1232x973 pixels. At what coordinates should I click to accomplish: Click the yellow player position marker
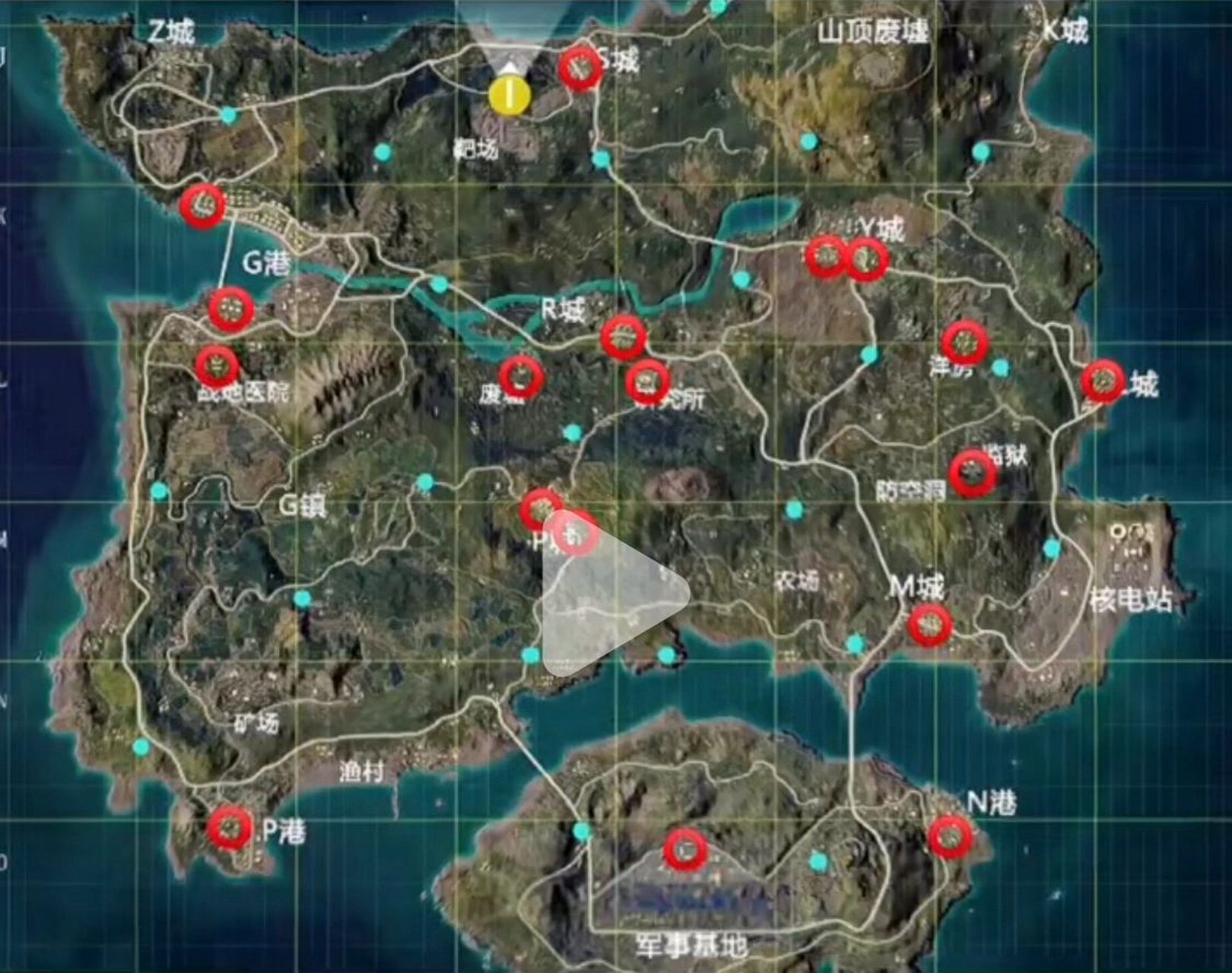pyautogui.click(x=510, y=95)
